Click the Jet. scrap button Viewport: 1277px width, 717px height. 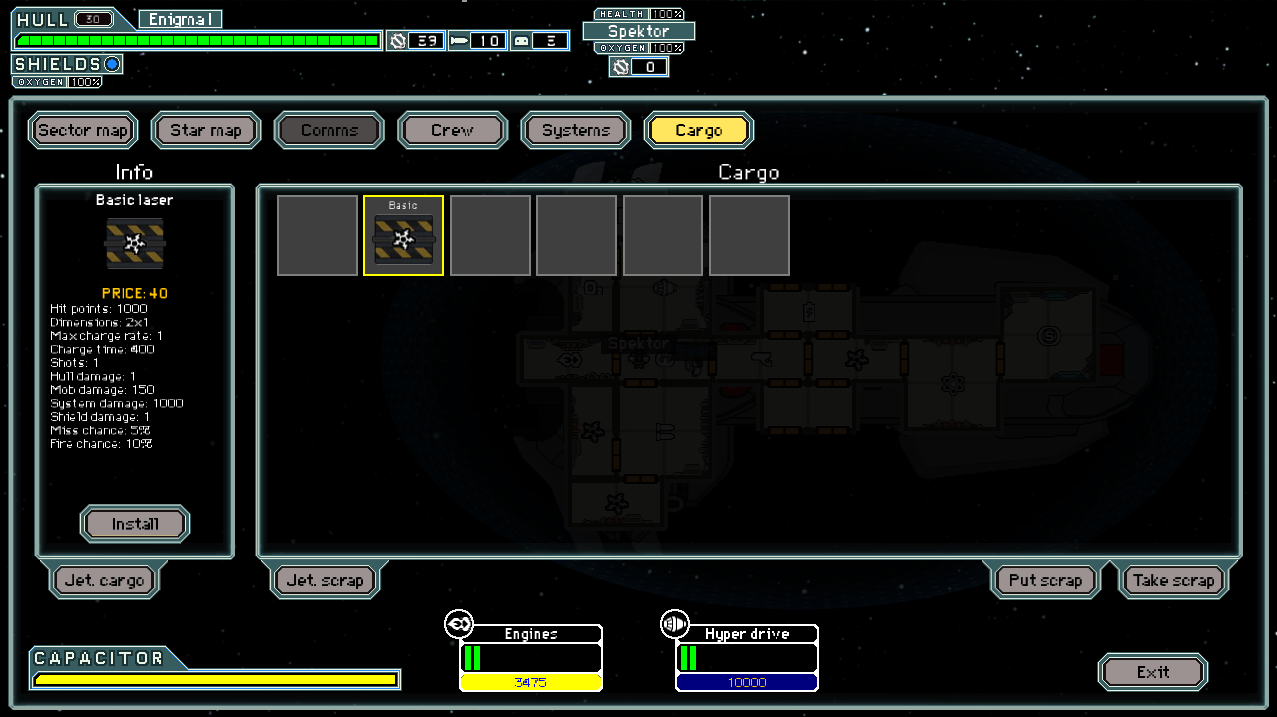tap(325, 580)
